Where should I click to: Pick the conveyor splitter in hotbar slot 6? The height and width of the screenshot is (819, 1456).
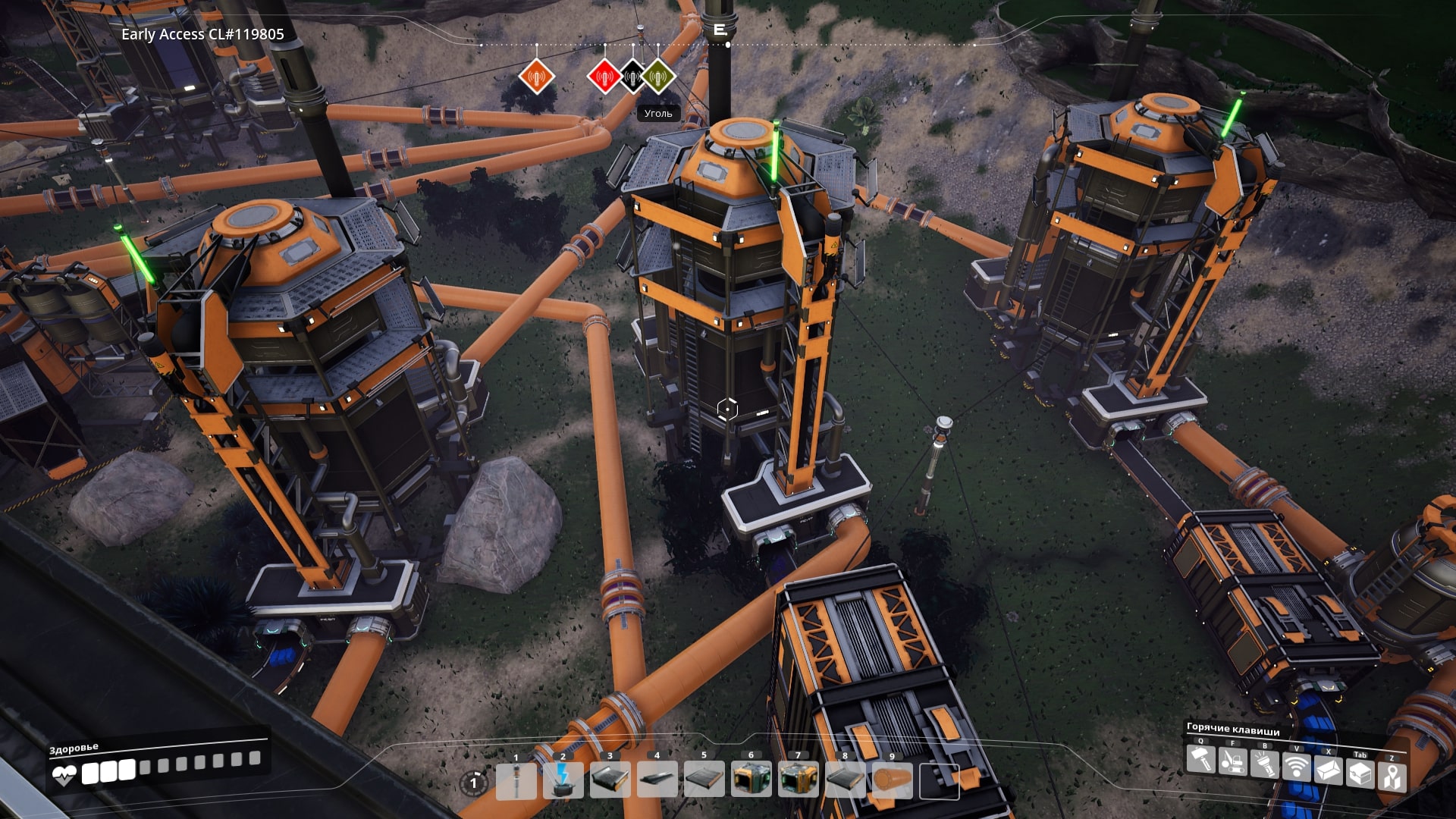pos(751,781)
